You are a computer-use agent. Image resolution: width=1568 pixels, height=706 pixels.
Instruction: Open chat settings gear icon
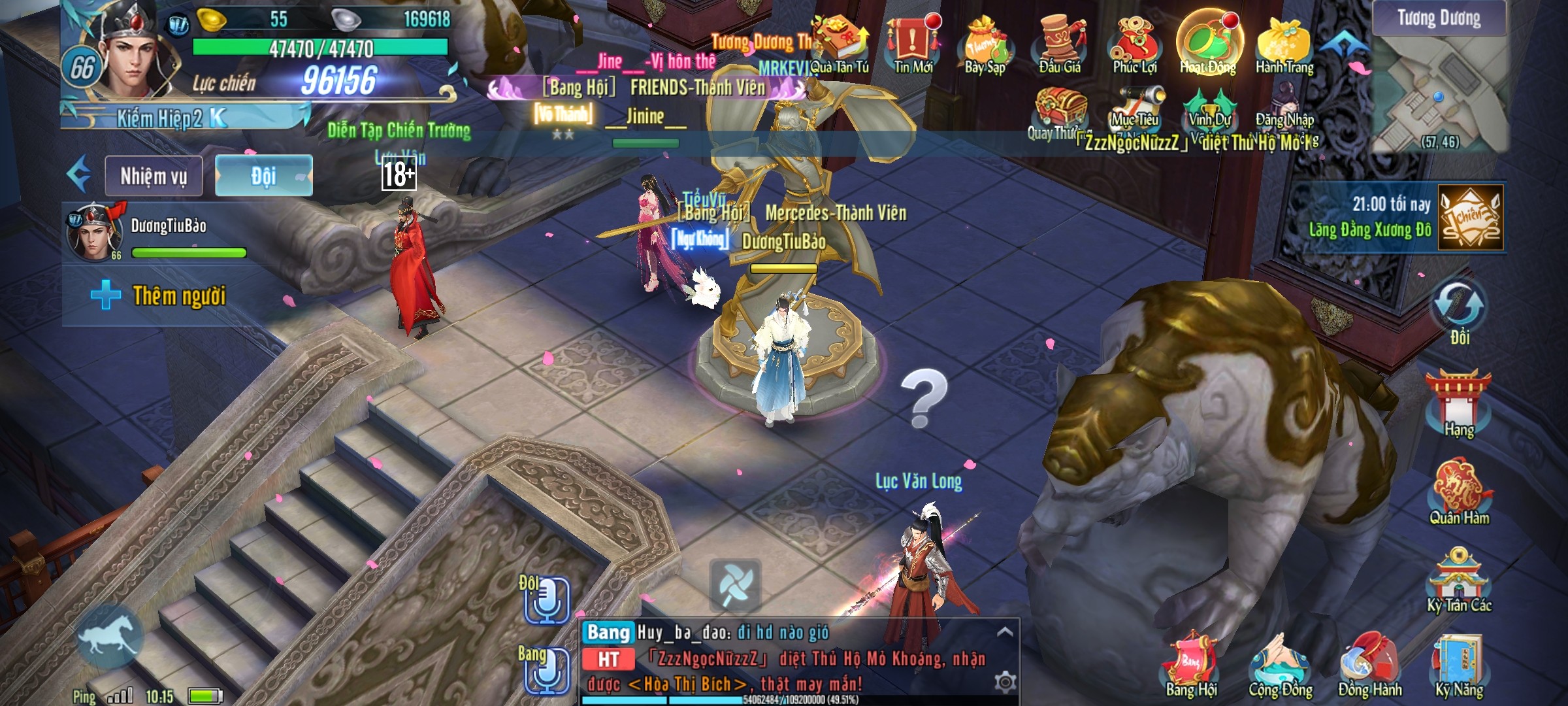coord(1005,682)
